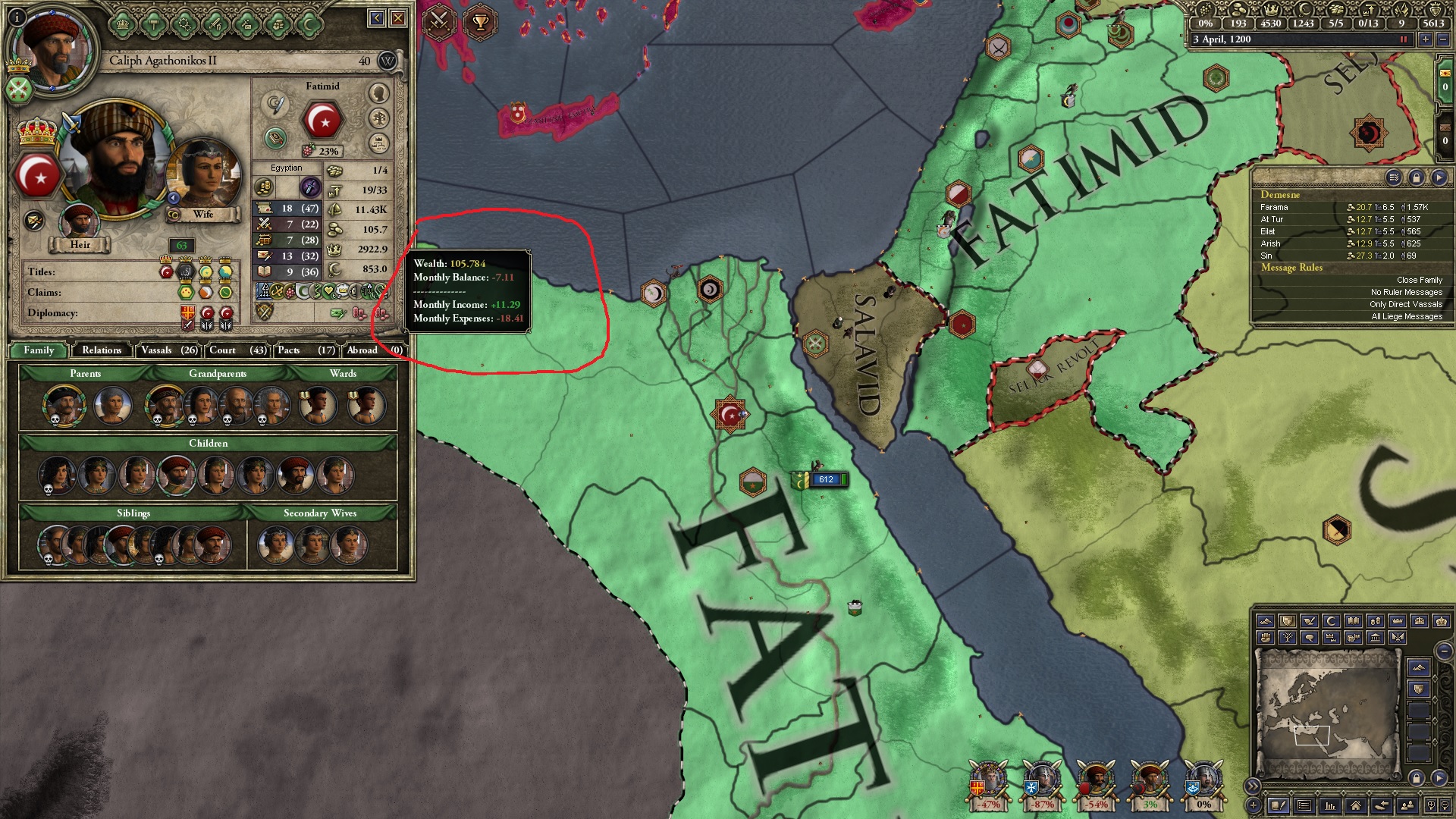The width and height of the screenshot is (1456, 819).
Task: Switch to the Vassals tab
Action: coord(168,350)
